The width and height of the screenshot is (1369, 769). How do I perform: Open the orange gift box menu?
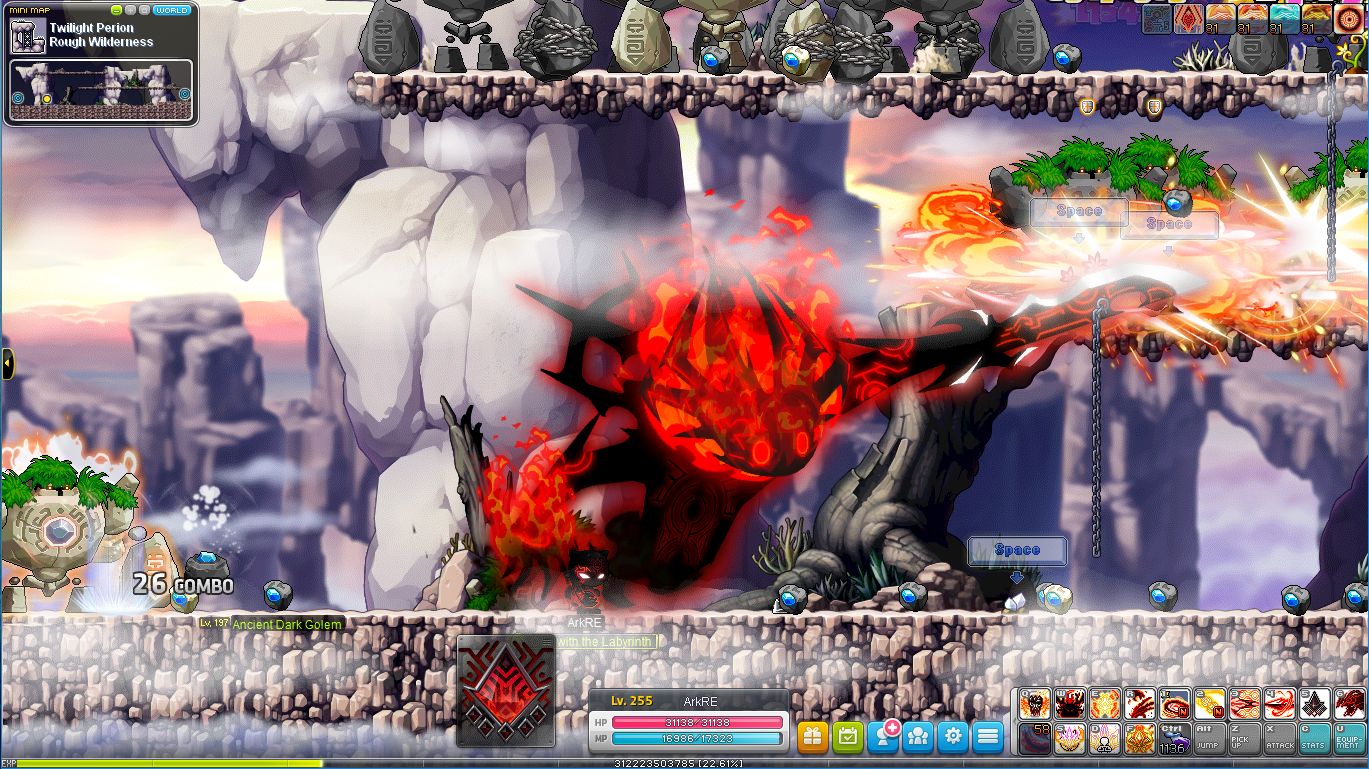click(x=813, y=737)
